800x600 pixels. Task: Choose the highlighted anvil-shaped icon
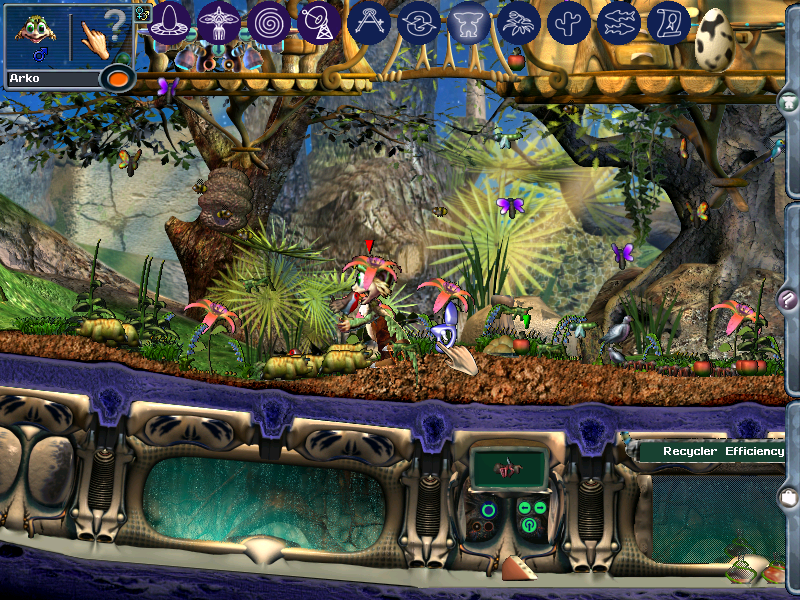469,22
